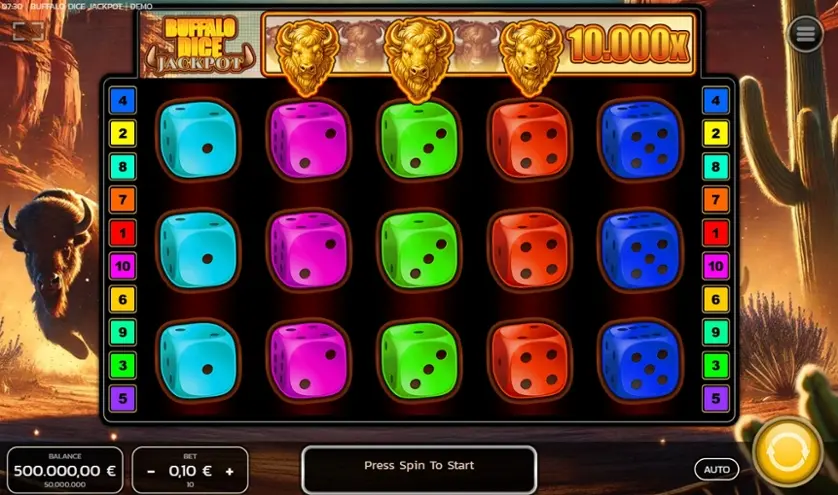Toggle fullscreen mode icon
Viewport: 838px width, 495px height.
point(27,31)
